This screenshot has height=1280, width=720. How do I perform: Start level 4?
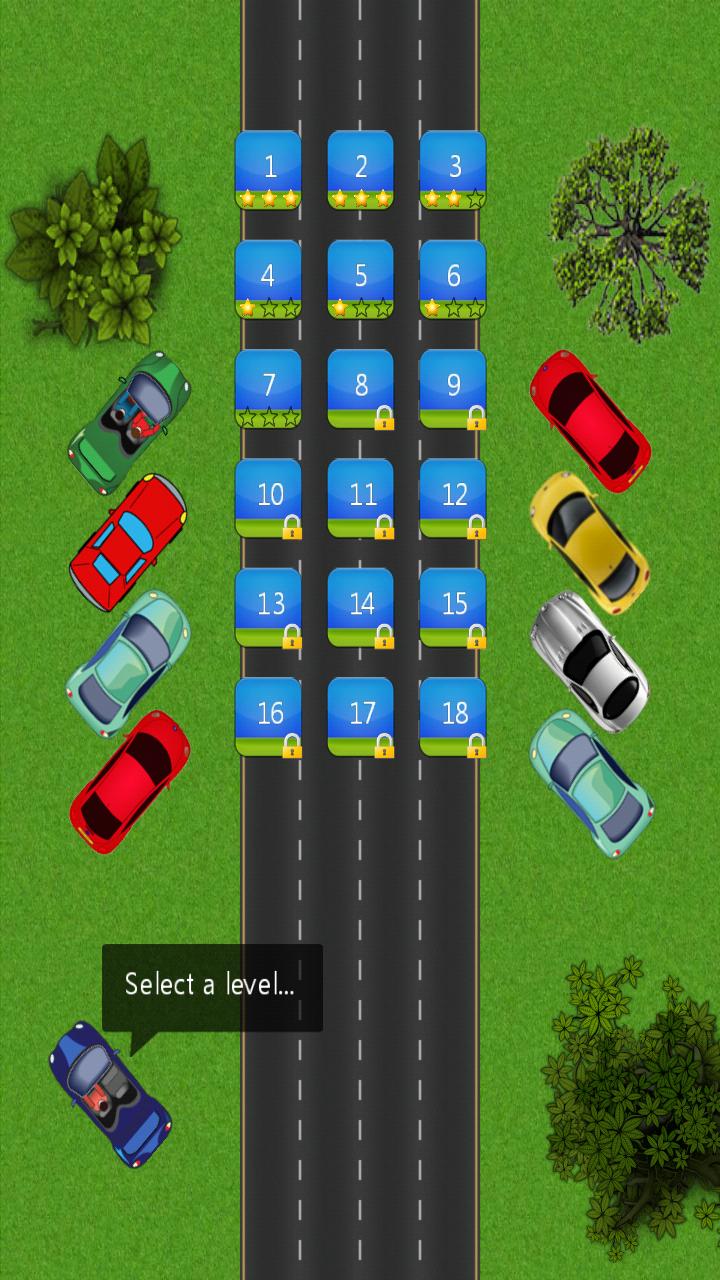click(268, 279)
